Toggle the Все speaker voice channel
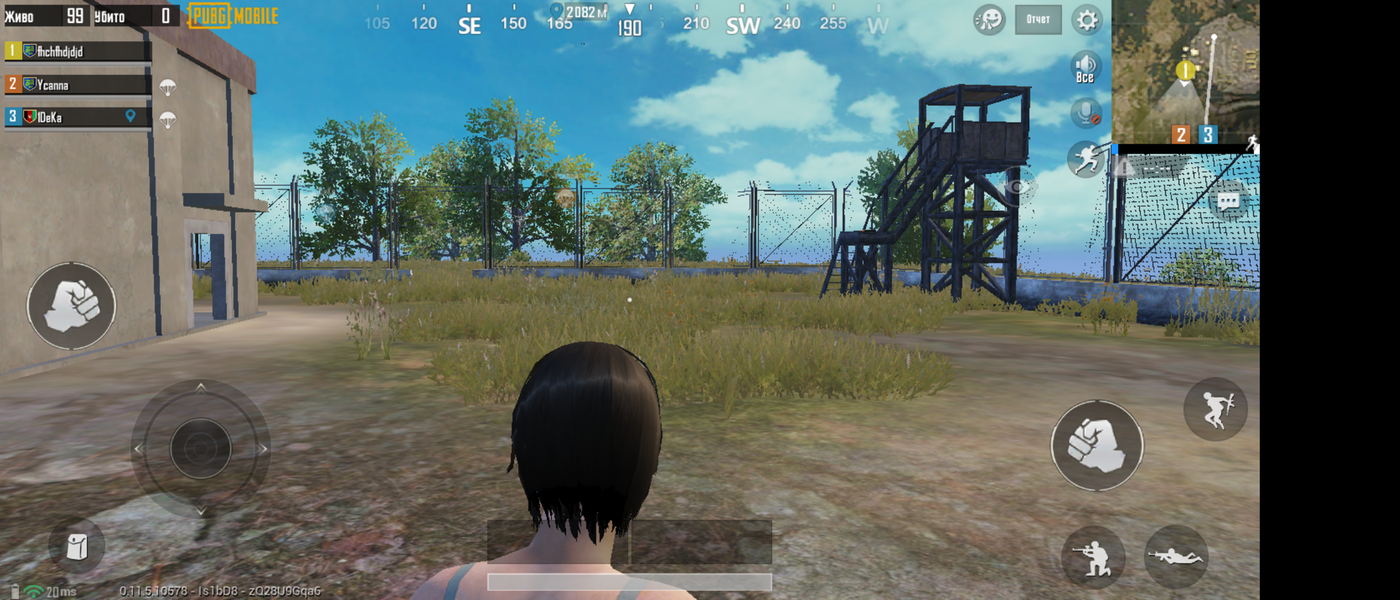This screenshot has height=600, width=1400. [x=1086, y=68]
